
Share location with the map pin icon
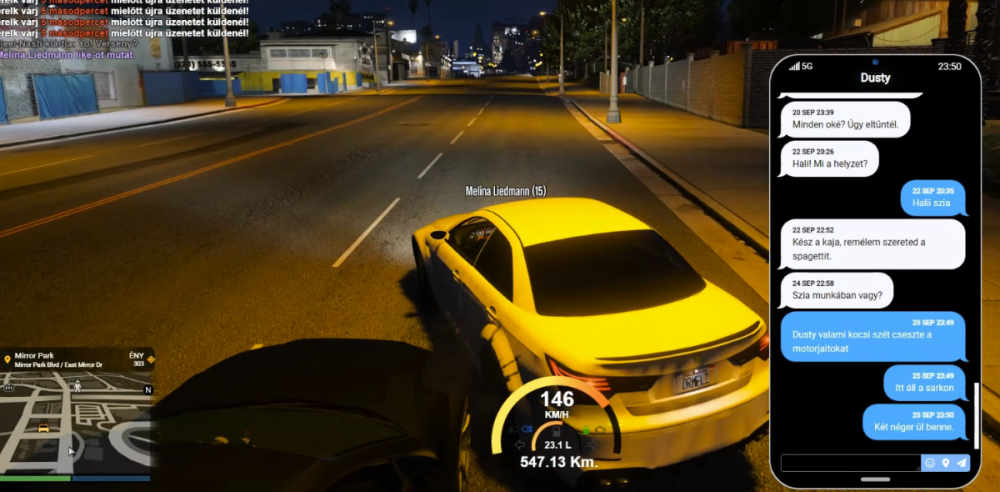click(946, 463)
